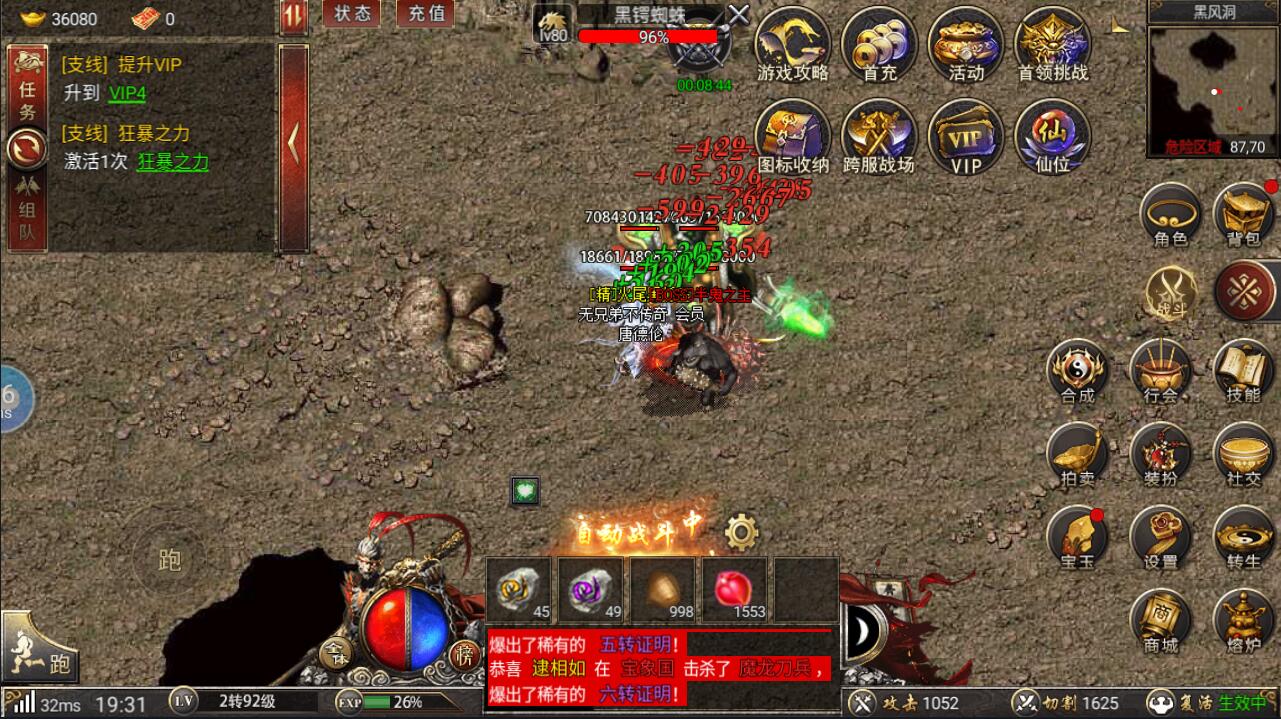Close the 黑锷蜘蛛 target panel

[x=738, y=14]
